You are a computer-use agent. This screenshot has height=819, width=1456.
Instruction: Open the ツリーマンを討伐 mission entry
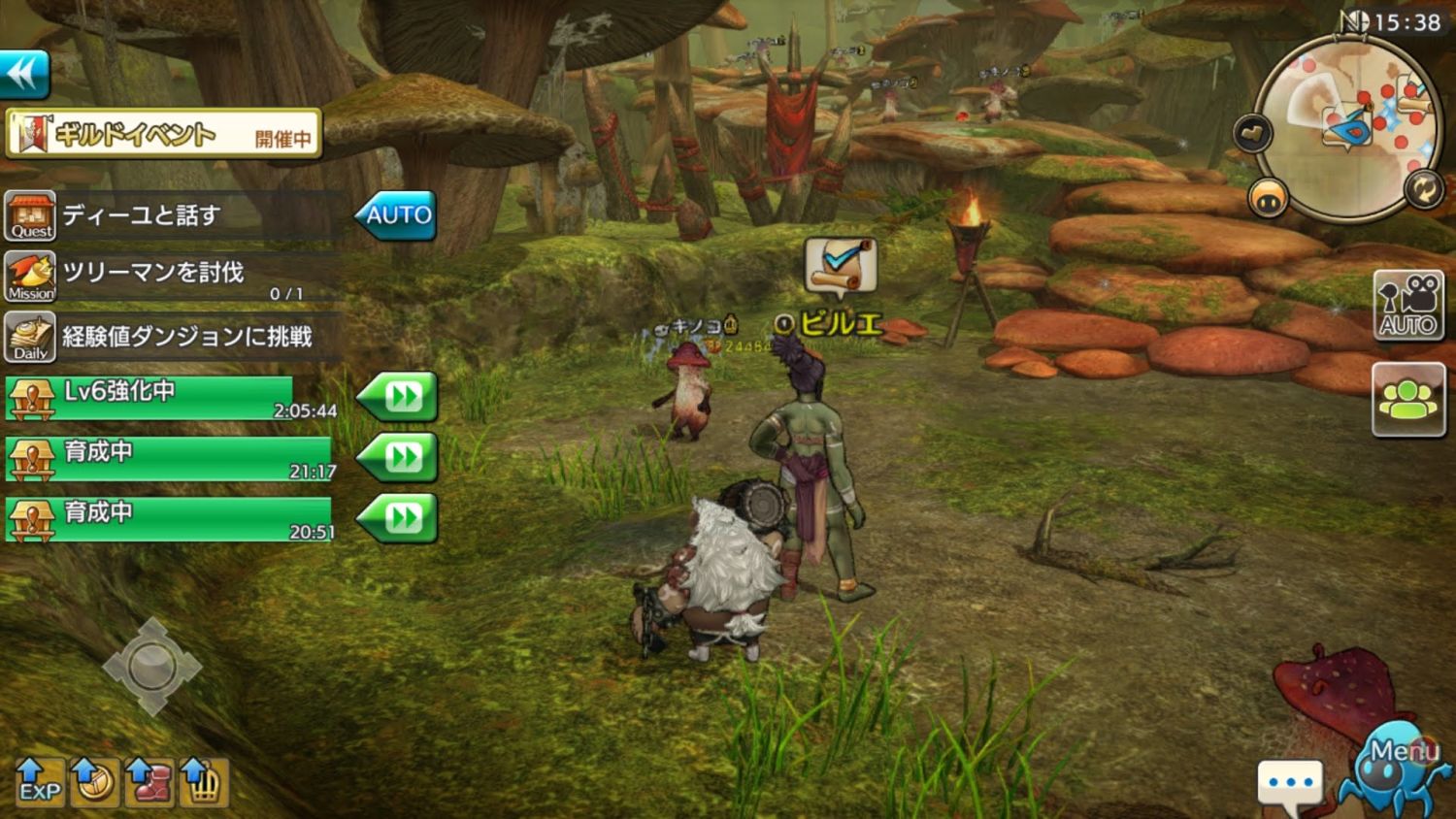(x=175, y=277)
